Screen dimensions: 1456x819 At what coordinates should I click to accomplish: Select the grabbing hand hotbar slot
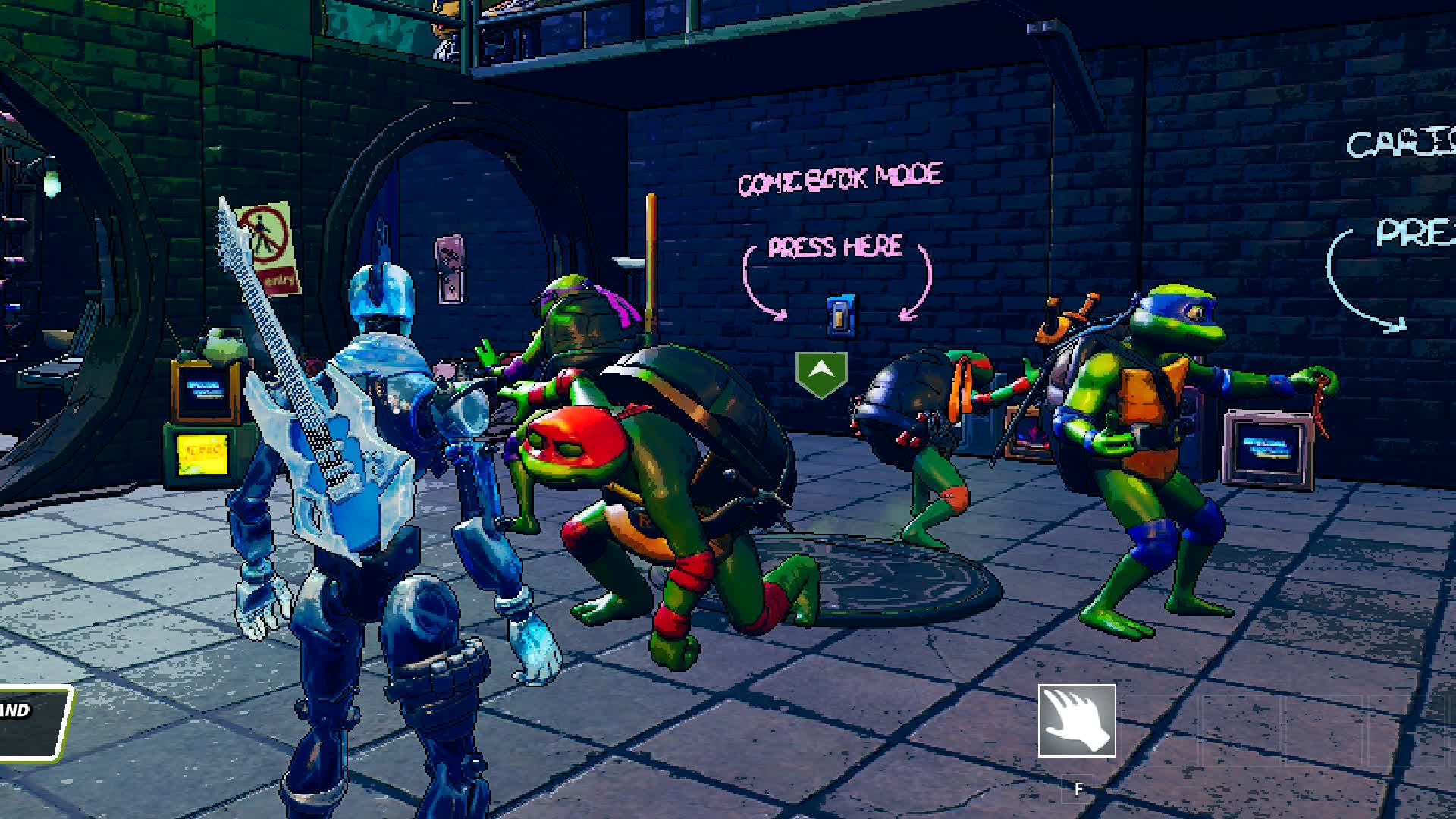(1076, 720)
